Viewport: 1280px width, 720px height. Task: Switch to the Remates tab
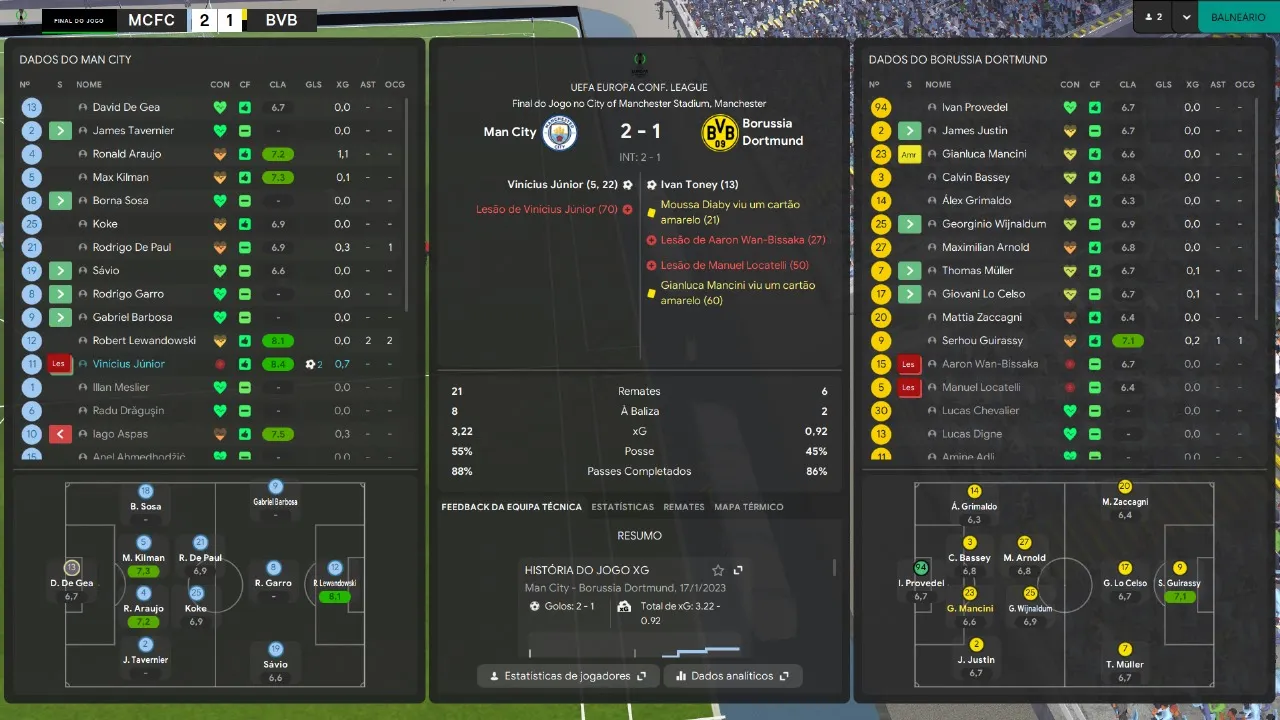[684, 507]
